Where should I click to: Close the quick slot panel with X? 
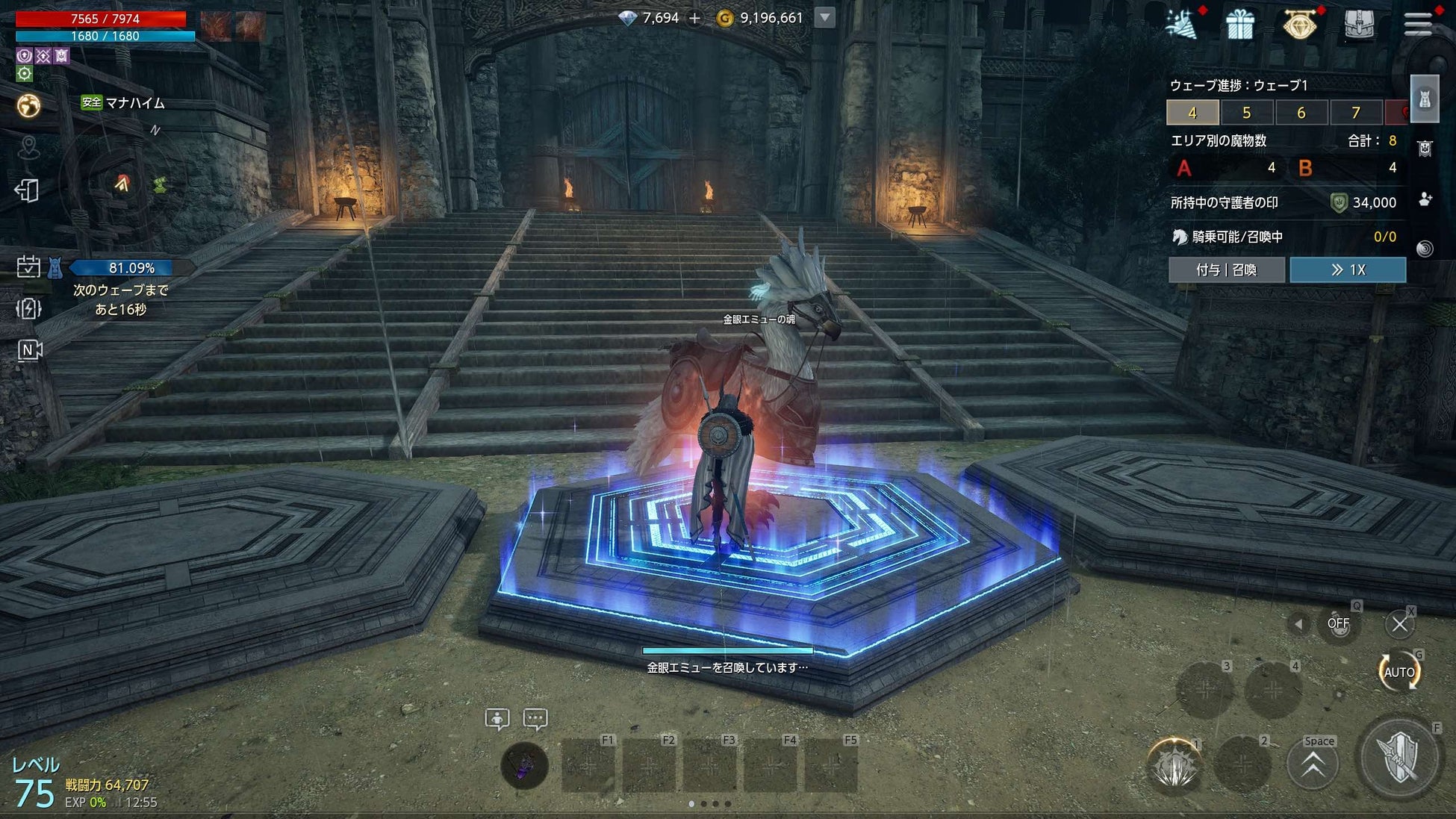(x=1399, y=624)
